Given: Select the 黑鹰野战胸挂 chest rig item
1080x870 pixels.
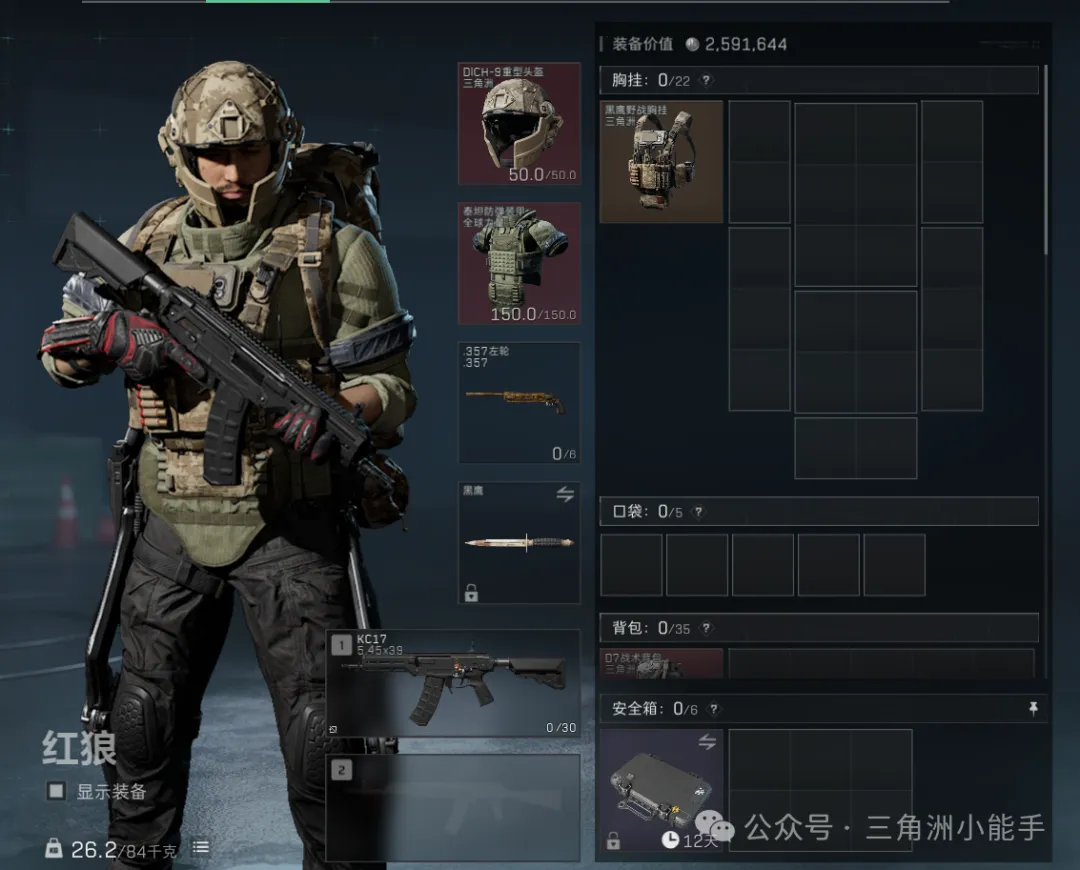Looking at the screenshot, I should [661, 161].
